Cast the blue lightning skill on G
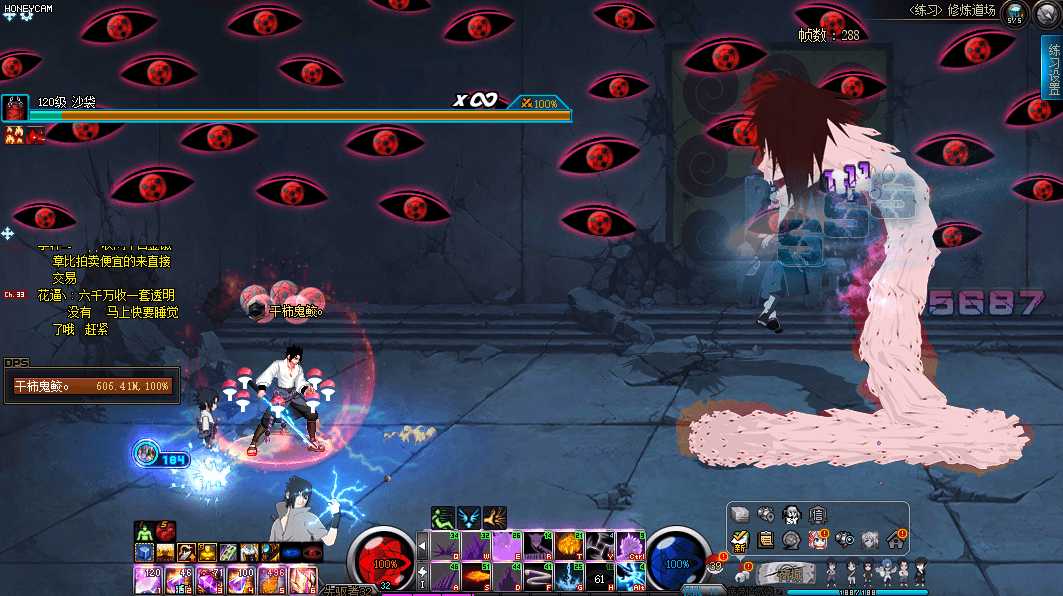 tap(569, 577)
